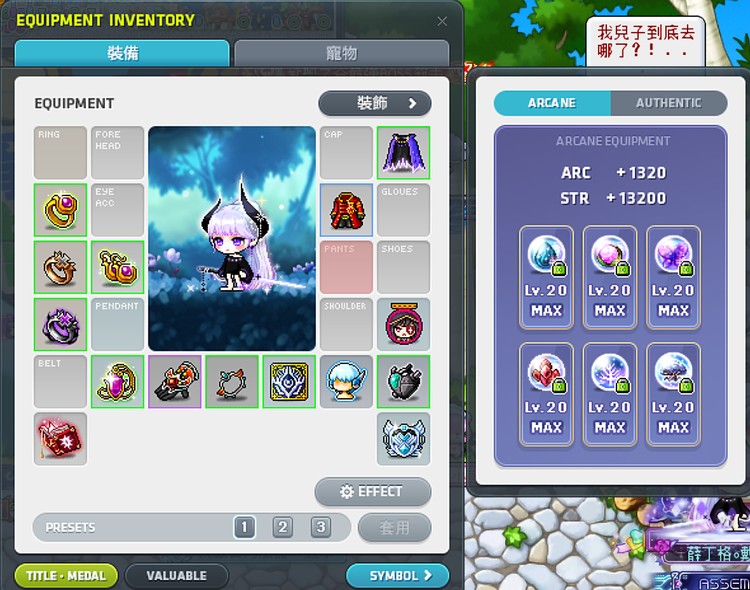Select the Authentic symbols tab
This screenshot has height=590, width=750.
pyautogui.click(x=668, y=103)
